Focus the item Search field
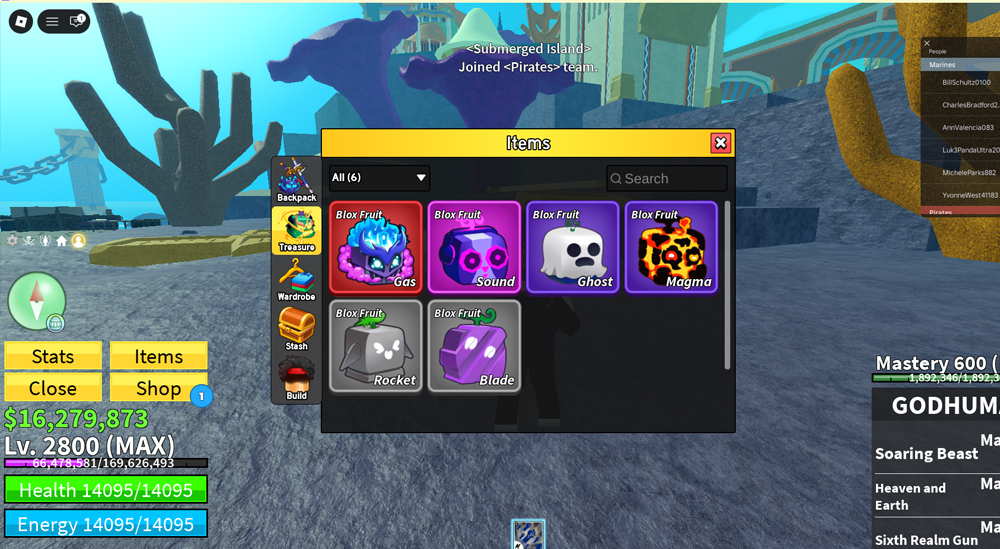1000x549 pixels. tap(667, 178)
